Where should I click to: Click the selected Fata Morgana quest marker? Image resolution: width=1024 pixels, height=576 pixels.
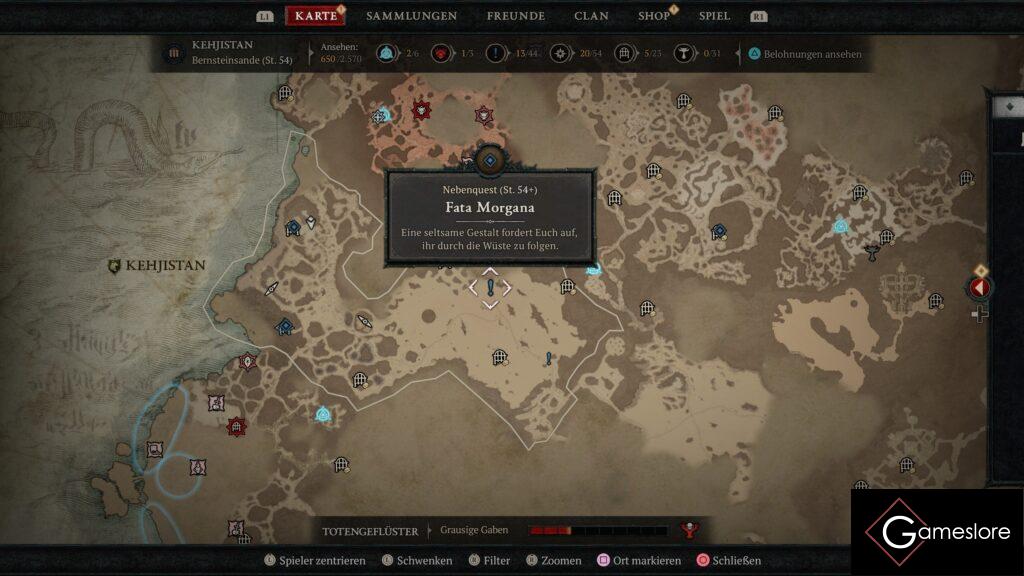click(x=490, y=288)
